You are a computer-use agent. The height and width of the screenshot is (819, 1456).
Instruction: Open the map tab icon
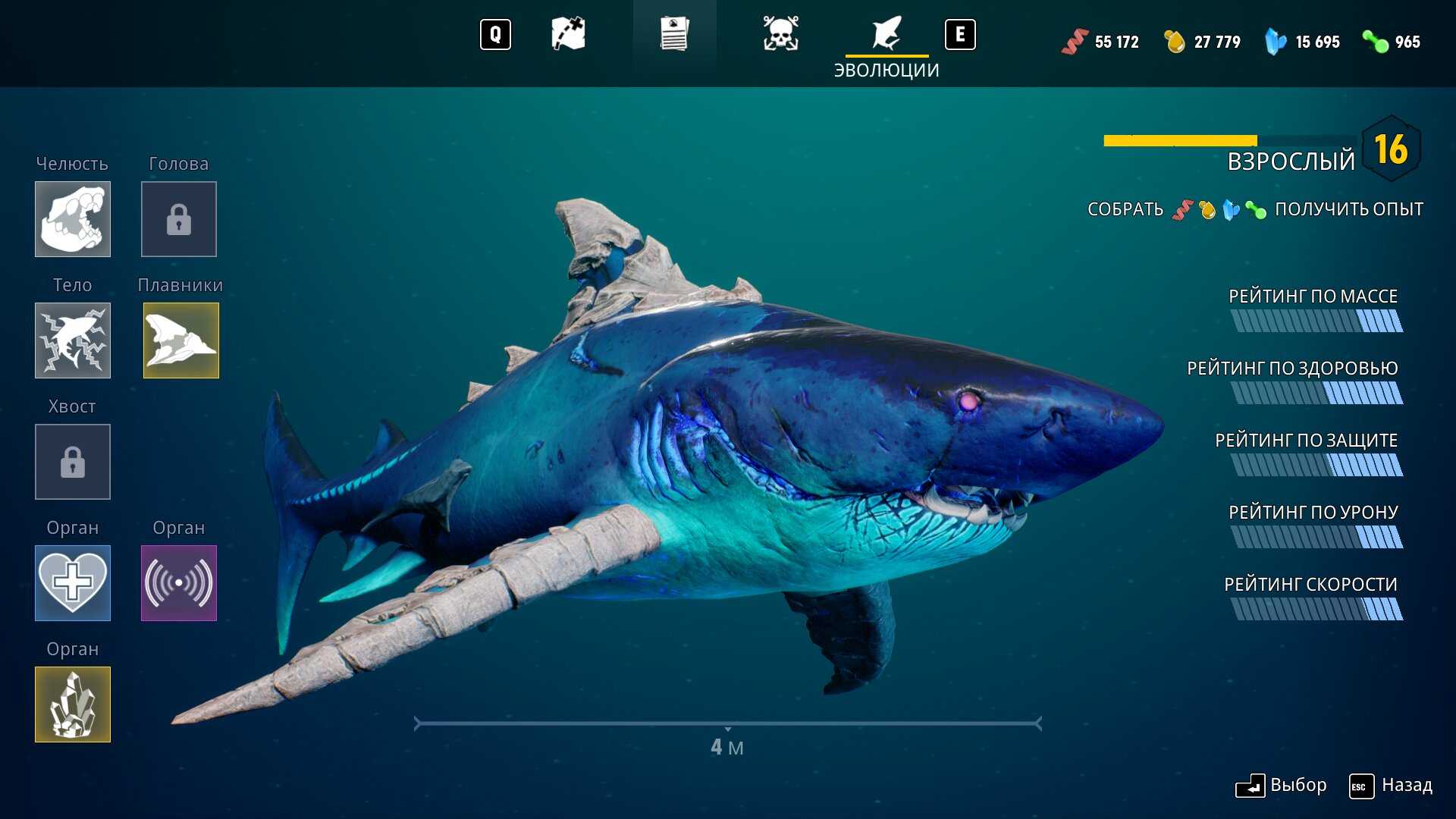coord(568,34)
